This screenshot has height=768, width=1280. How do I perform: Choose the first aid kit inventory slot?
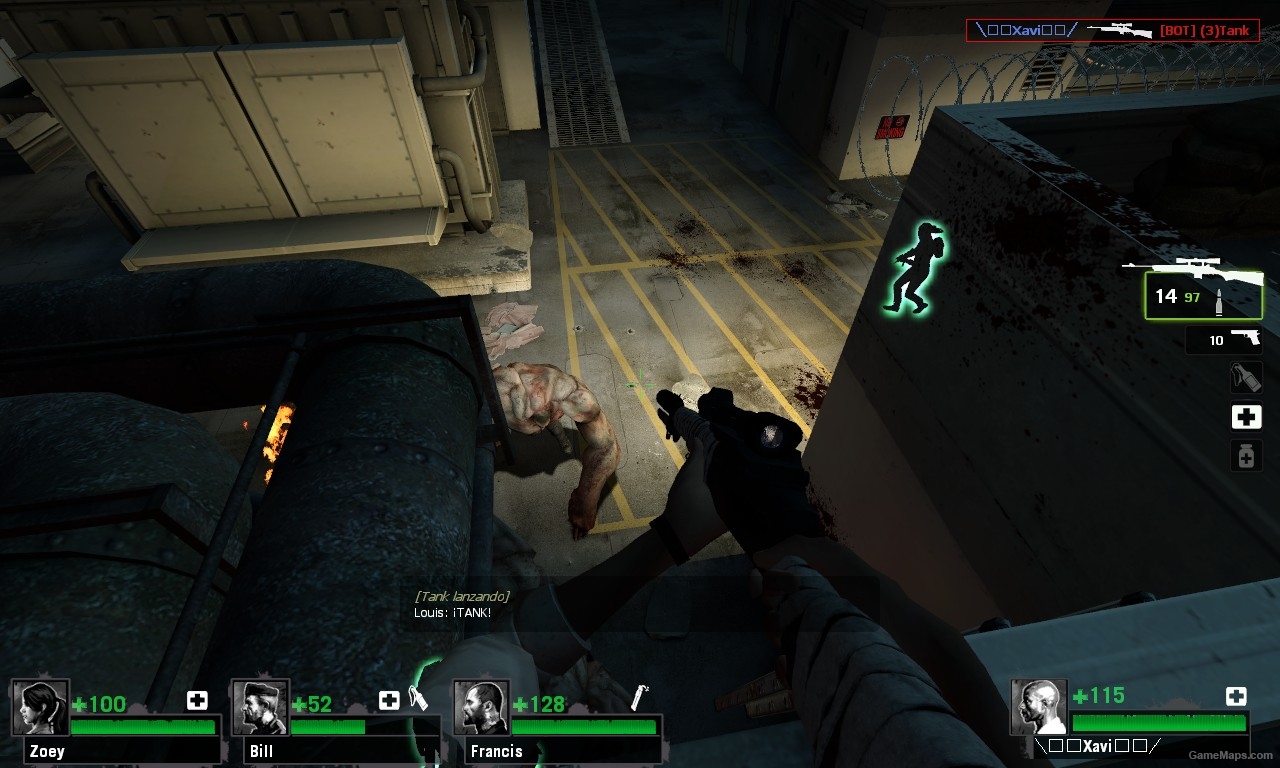[1246, 417]
